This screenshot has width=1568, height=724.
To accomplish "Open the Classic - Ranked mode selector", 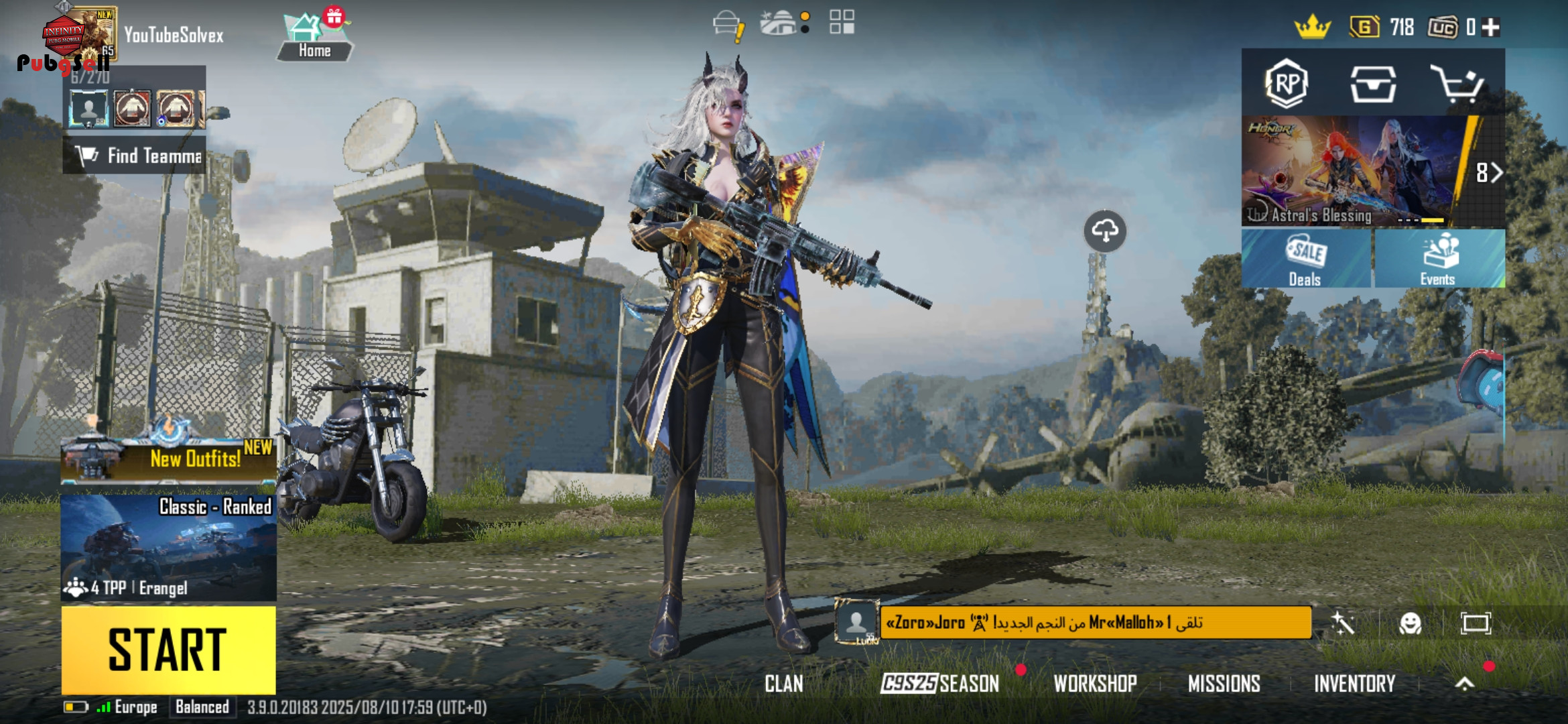I will 168,547.
